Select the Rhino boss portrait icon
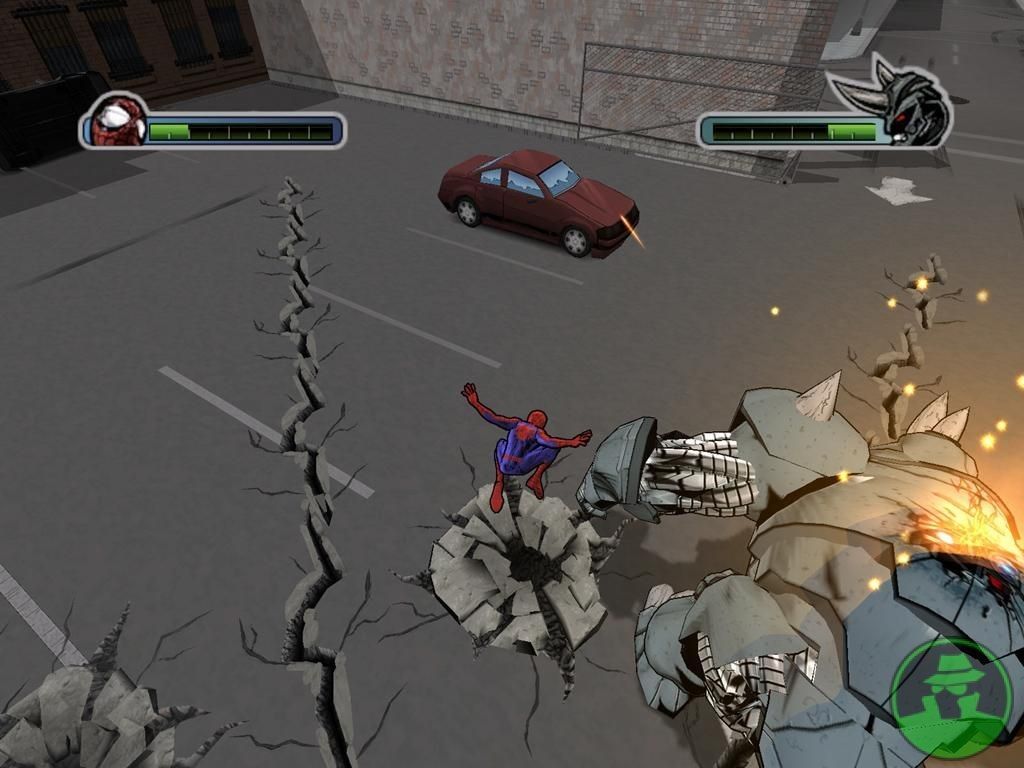 [x=908, y=113]
